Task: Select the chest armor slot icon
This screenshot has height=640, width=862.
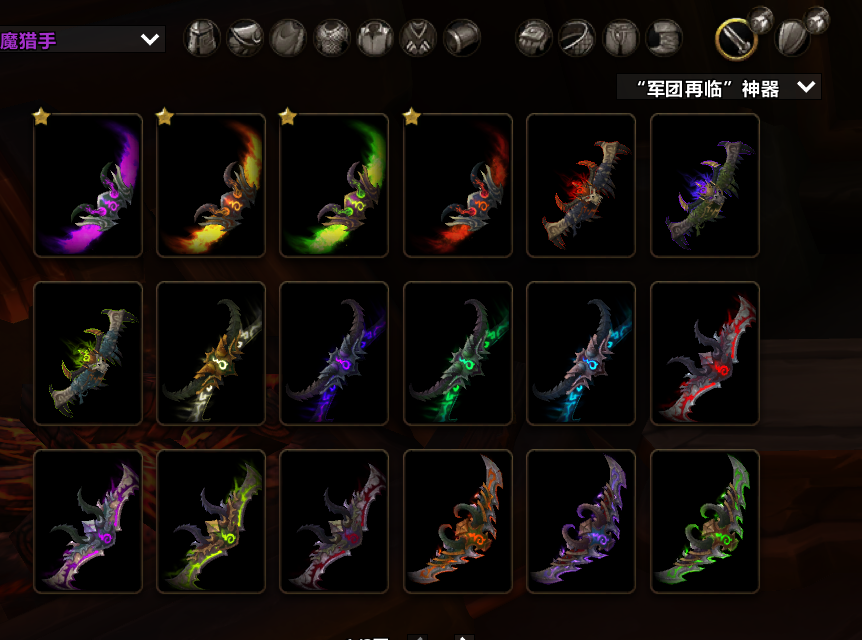Action: [x=332, y=38]
